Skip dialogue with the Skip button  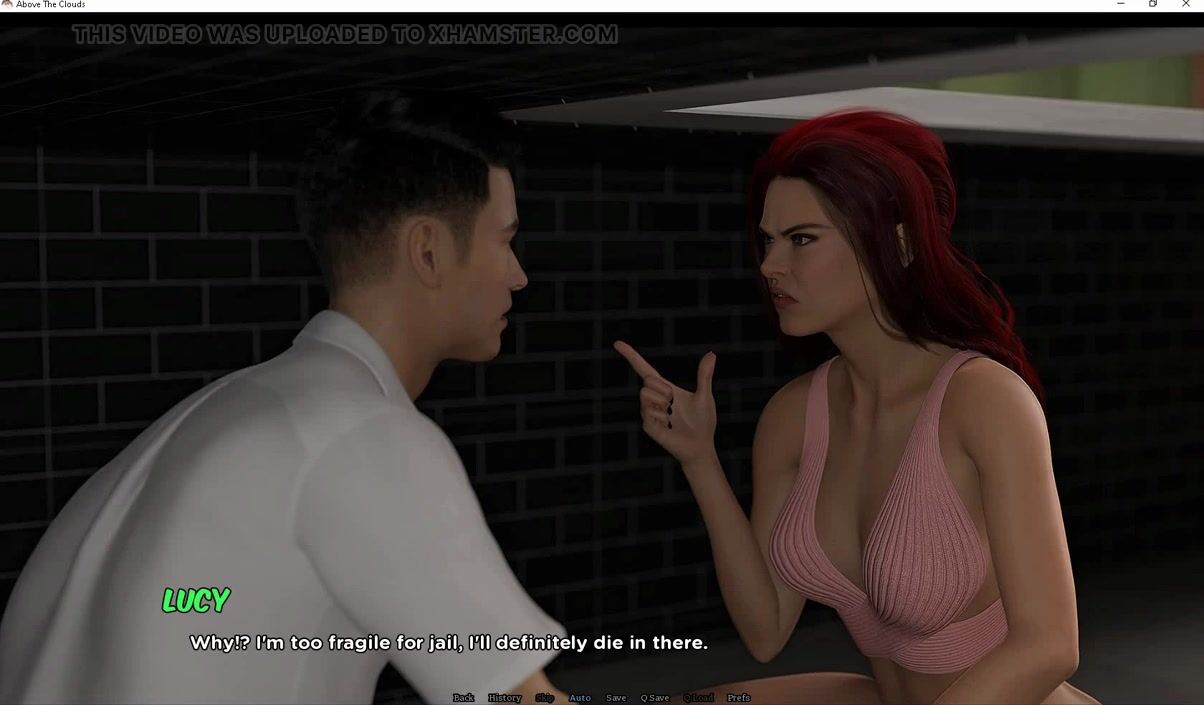[x=545, y=698]
